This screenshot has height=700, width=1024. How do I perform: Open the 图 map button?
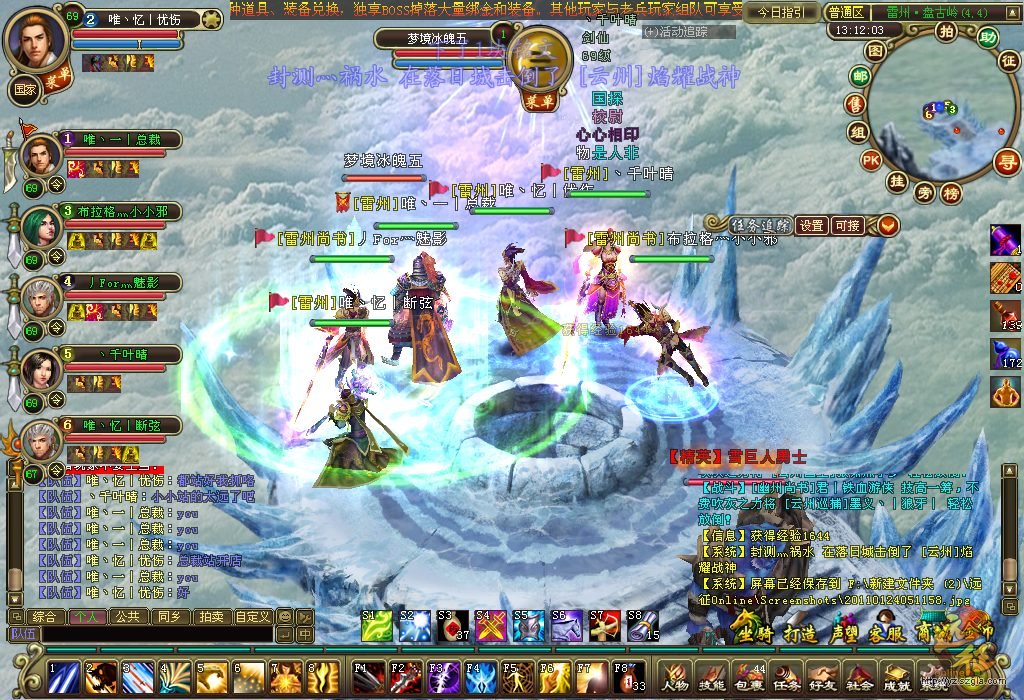tap(875, 50)
